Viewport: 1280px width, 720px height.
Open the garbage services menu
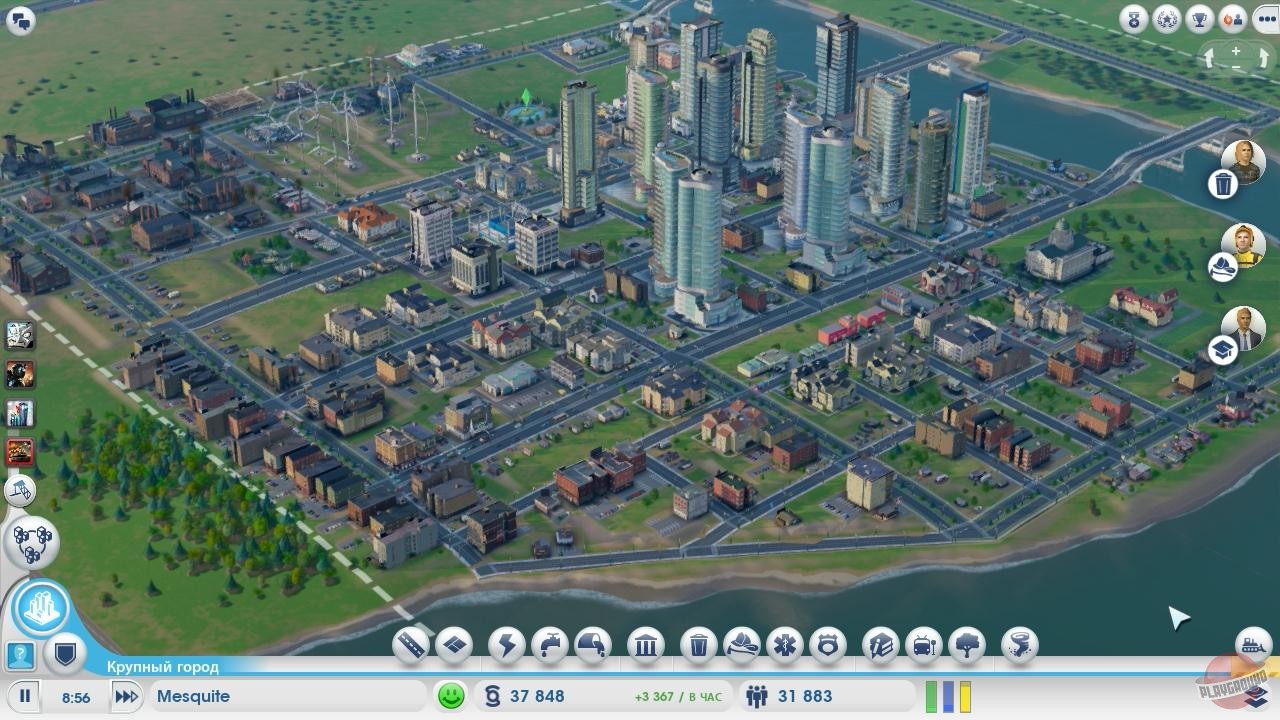coord(697,644)
